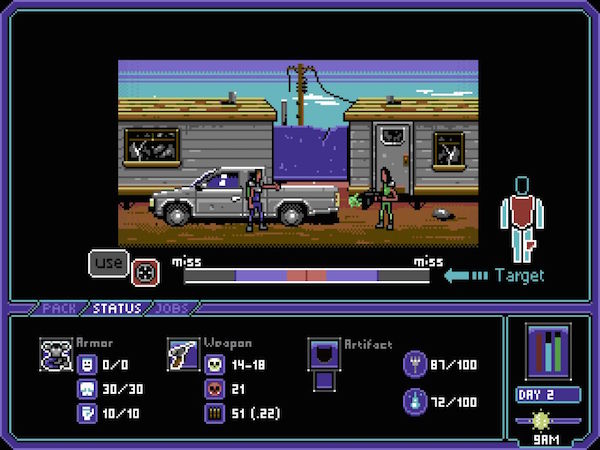Open the Artifact slot
The height and width of the screenshot is (450, 600).
[x=324, y=354]
